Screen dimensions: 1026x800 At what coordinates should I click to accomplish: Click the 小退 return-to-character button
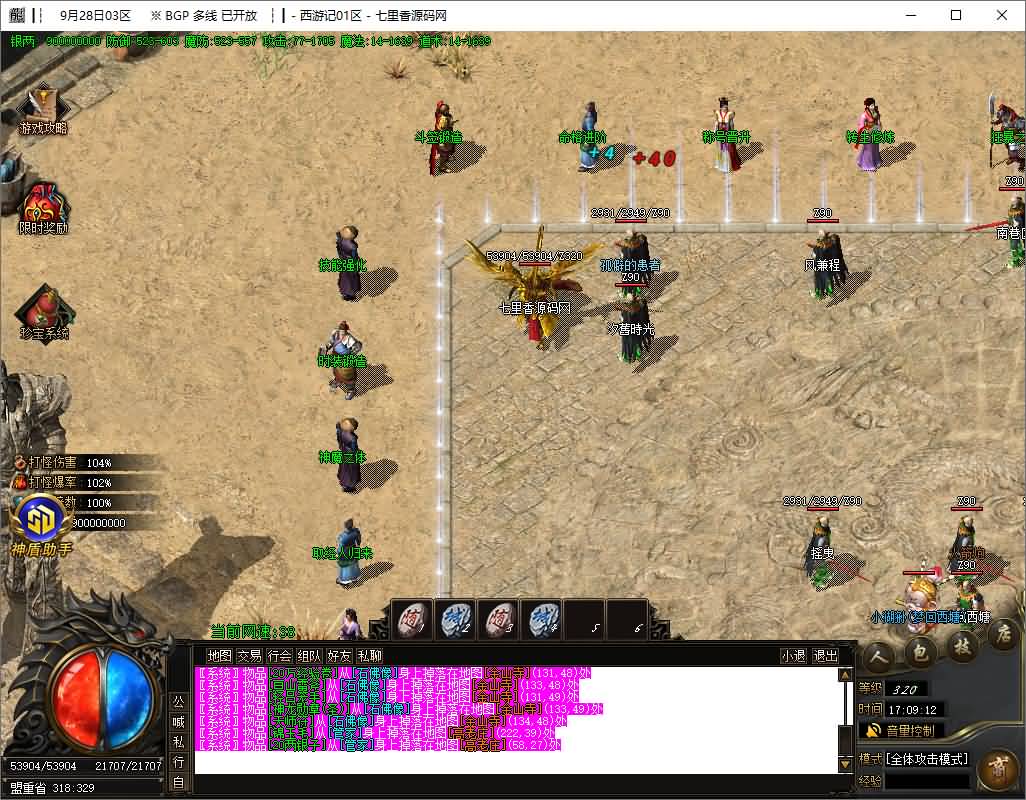[x=793, y=656]
